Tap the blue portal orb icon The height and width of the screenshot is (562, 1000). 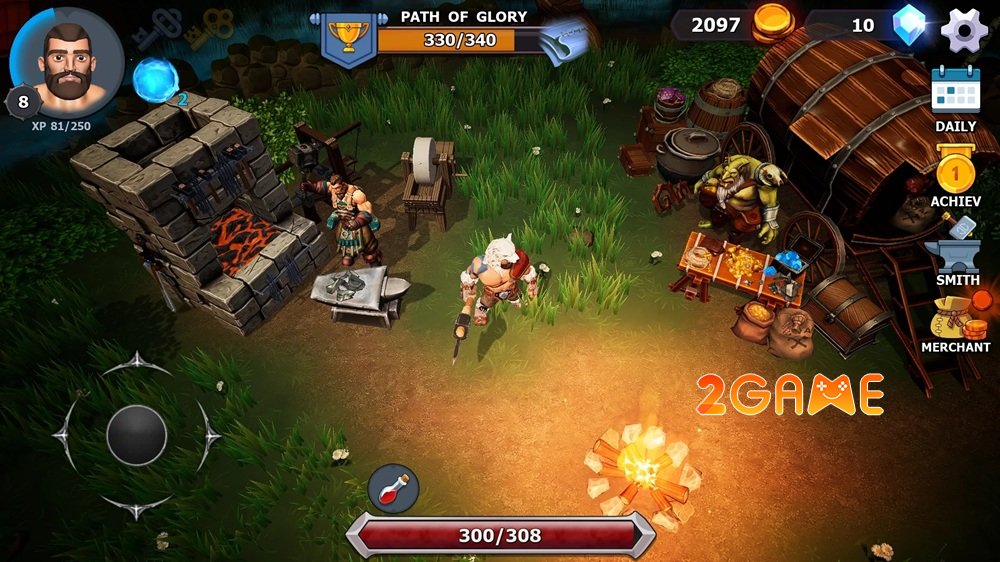point(155,79)
